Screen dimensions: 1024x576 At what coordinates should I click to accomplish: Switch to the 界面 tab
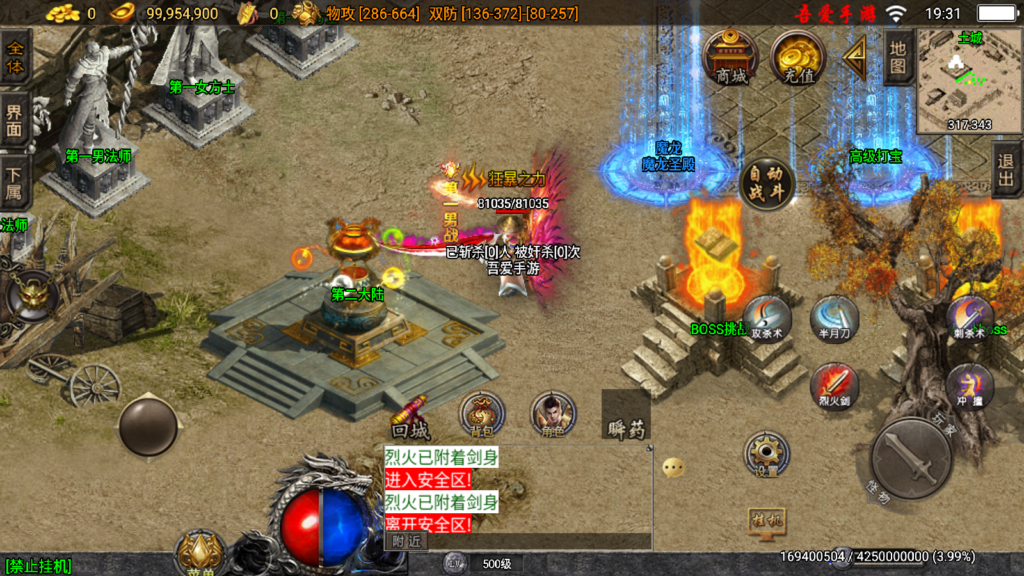14,120
